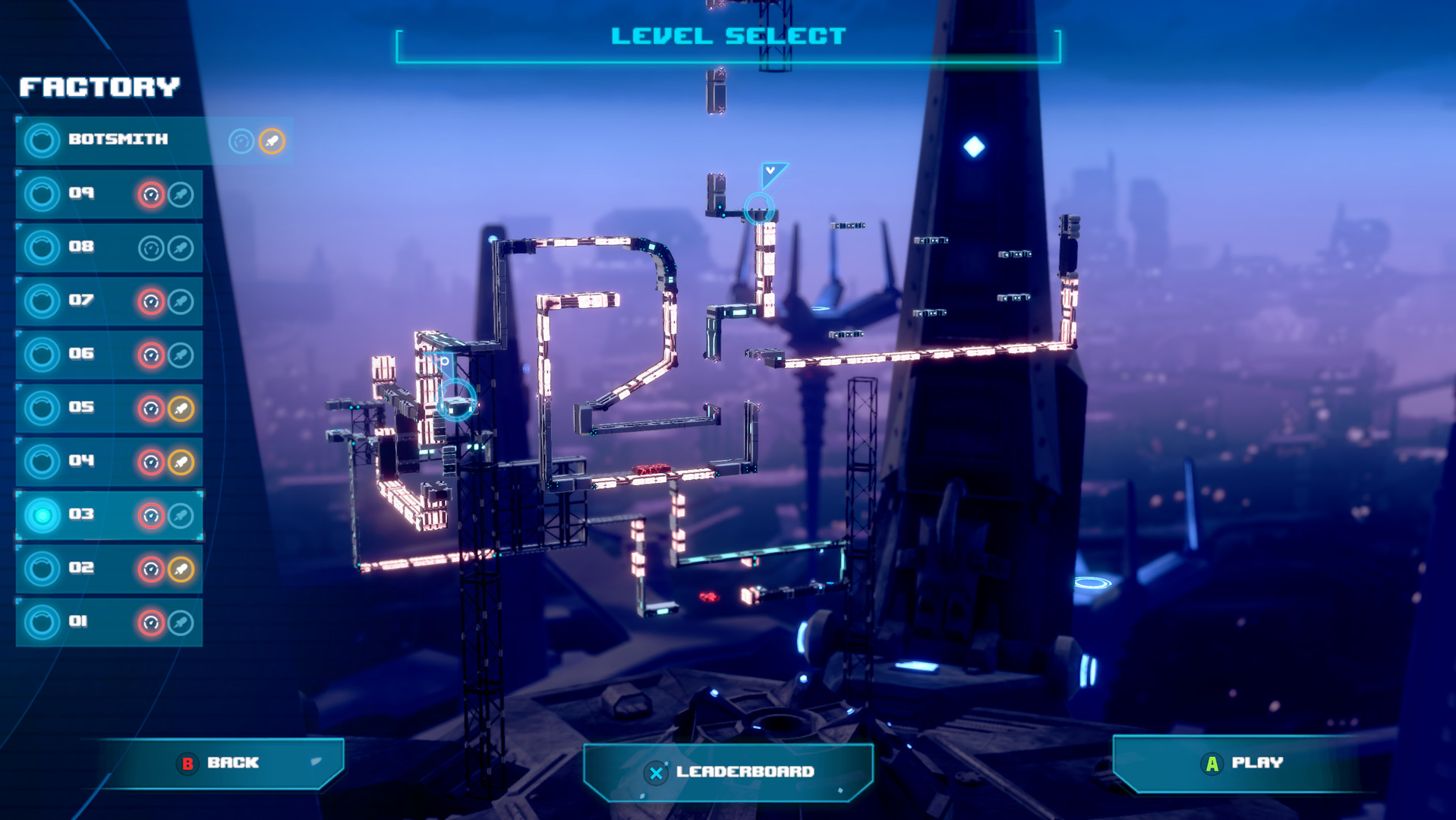The image size is (1456, 820).
Task: Go back with the Back button
Action: click(x=220, y=763)
